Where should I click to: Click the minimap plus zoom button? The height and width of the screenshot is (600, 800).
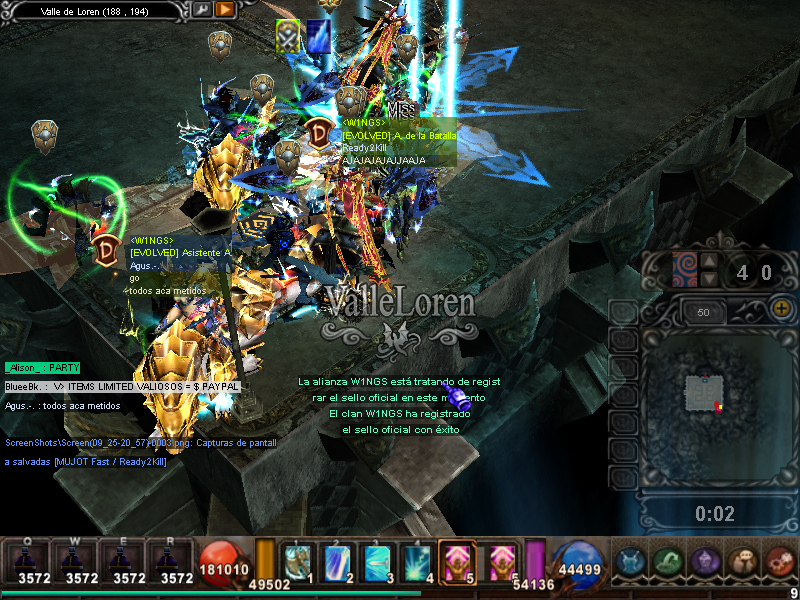coord(783,310)
